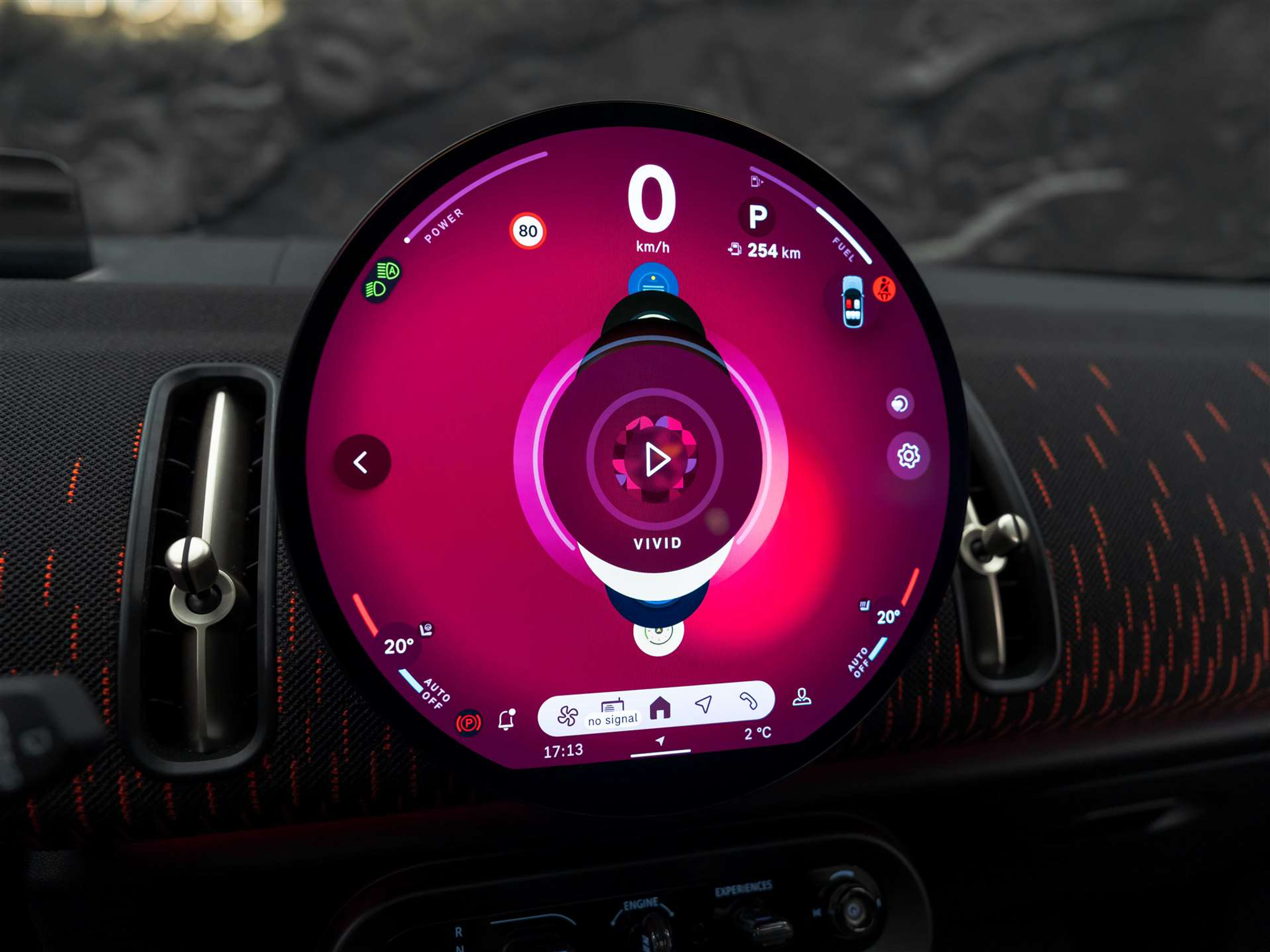Adjust the right 20° temperature setting
The image size is (1270, 952).
[x=888, y=617]
